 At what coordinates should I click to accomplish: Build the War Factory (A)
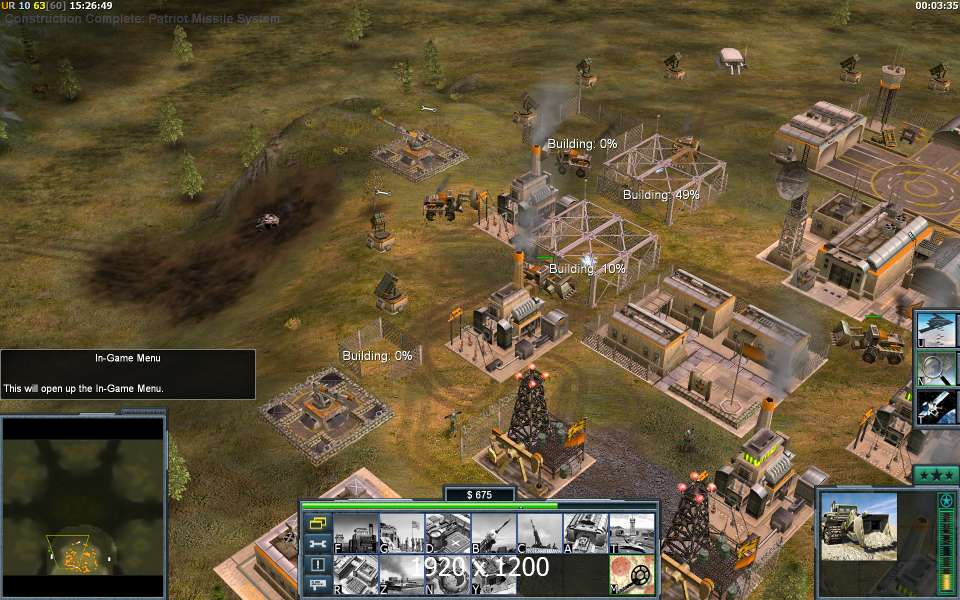[585, 533]
